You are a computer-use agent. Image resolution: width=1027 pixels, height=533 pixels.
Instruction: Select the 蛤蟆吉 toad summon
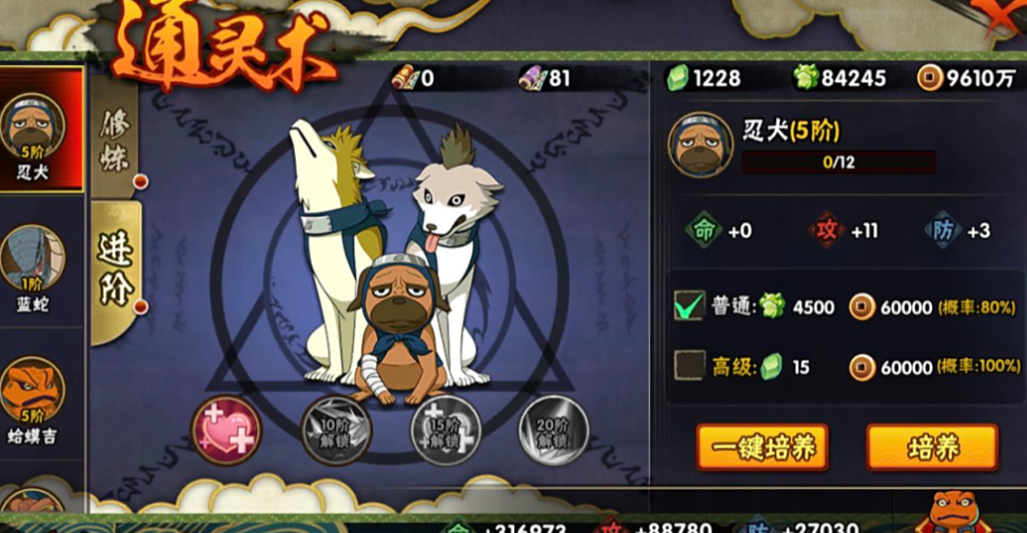click(x=34, y=395)
